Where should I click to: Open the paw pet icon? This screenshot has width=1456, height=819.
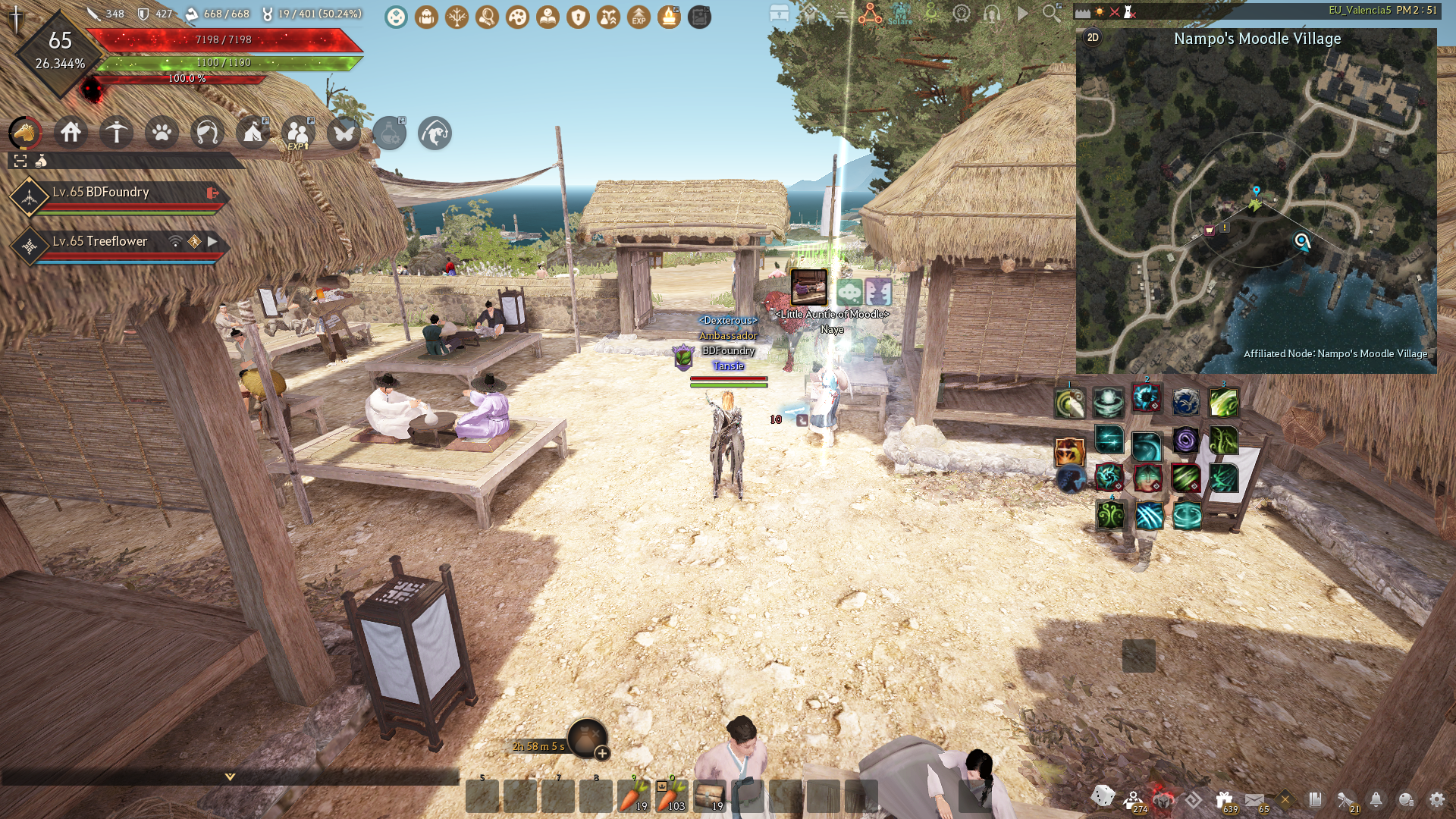click(162, 133)
